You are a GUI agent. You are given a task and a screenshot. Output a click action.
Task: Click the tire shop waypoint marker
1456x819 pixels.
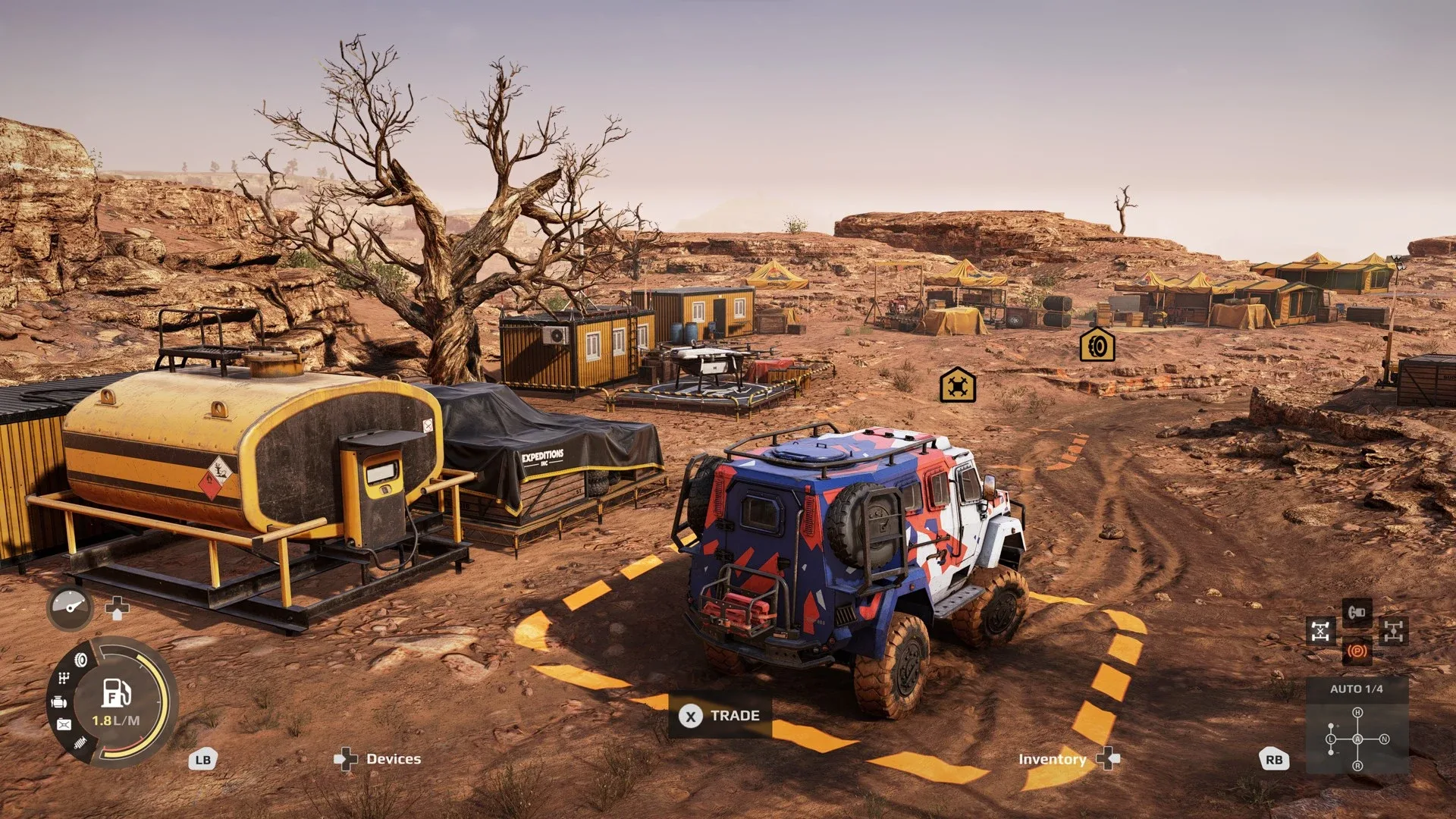click(x=1097, y=345)
